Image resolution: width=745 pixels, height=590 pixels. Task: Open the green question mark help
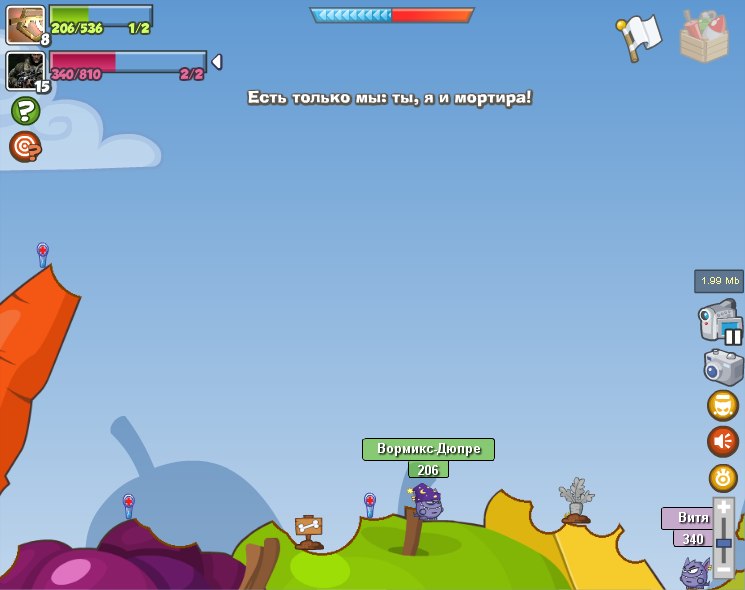(25, 111)
